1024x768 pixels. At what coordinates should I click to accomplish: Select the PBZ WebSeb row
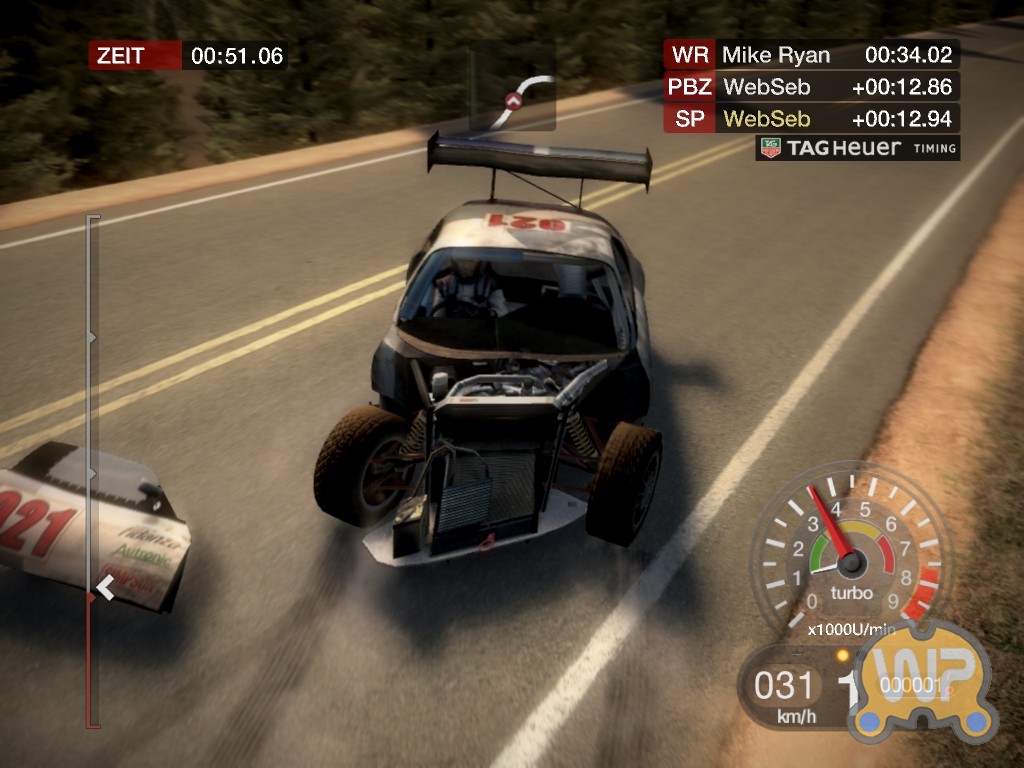pos(811,87)
